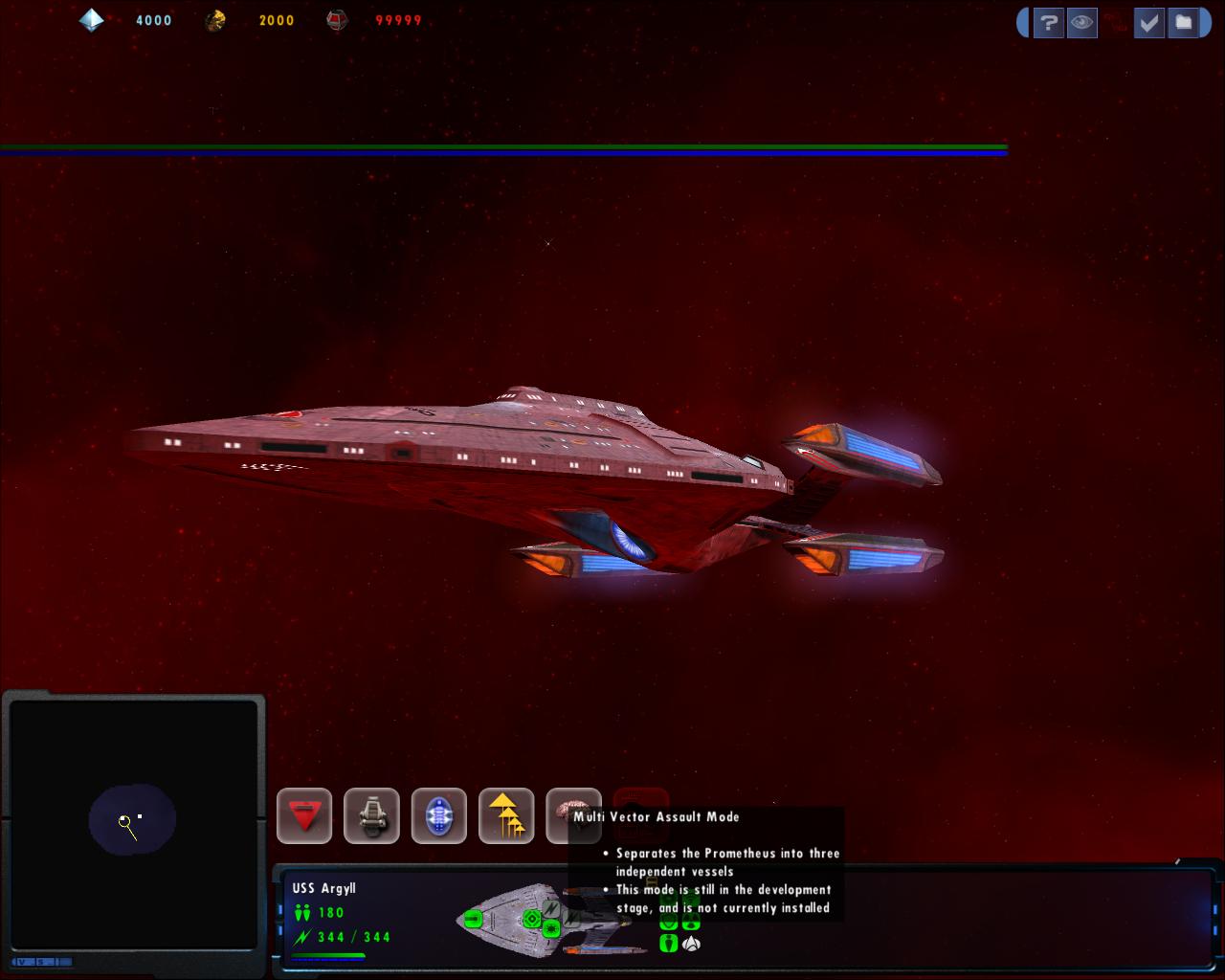Click the Starfleet delta insignia icon
The height and width of the screenshot is (980, 1225).
coord(691,944)
